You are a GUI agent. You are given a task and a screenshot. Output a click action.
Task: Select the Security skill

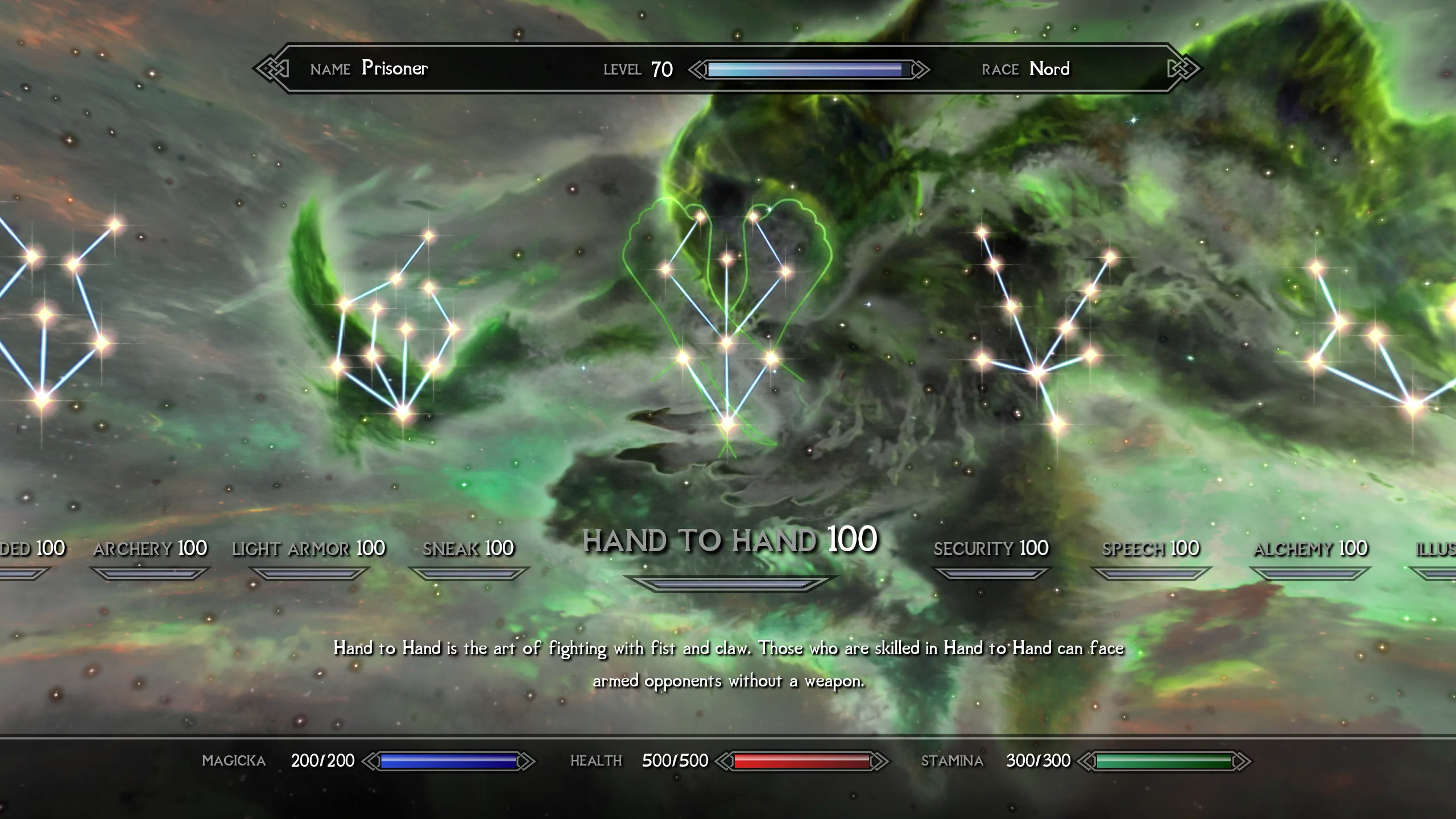[991, 549]
